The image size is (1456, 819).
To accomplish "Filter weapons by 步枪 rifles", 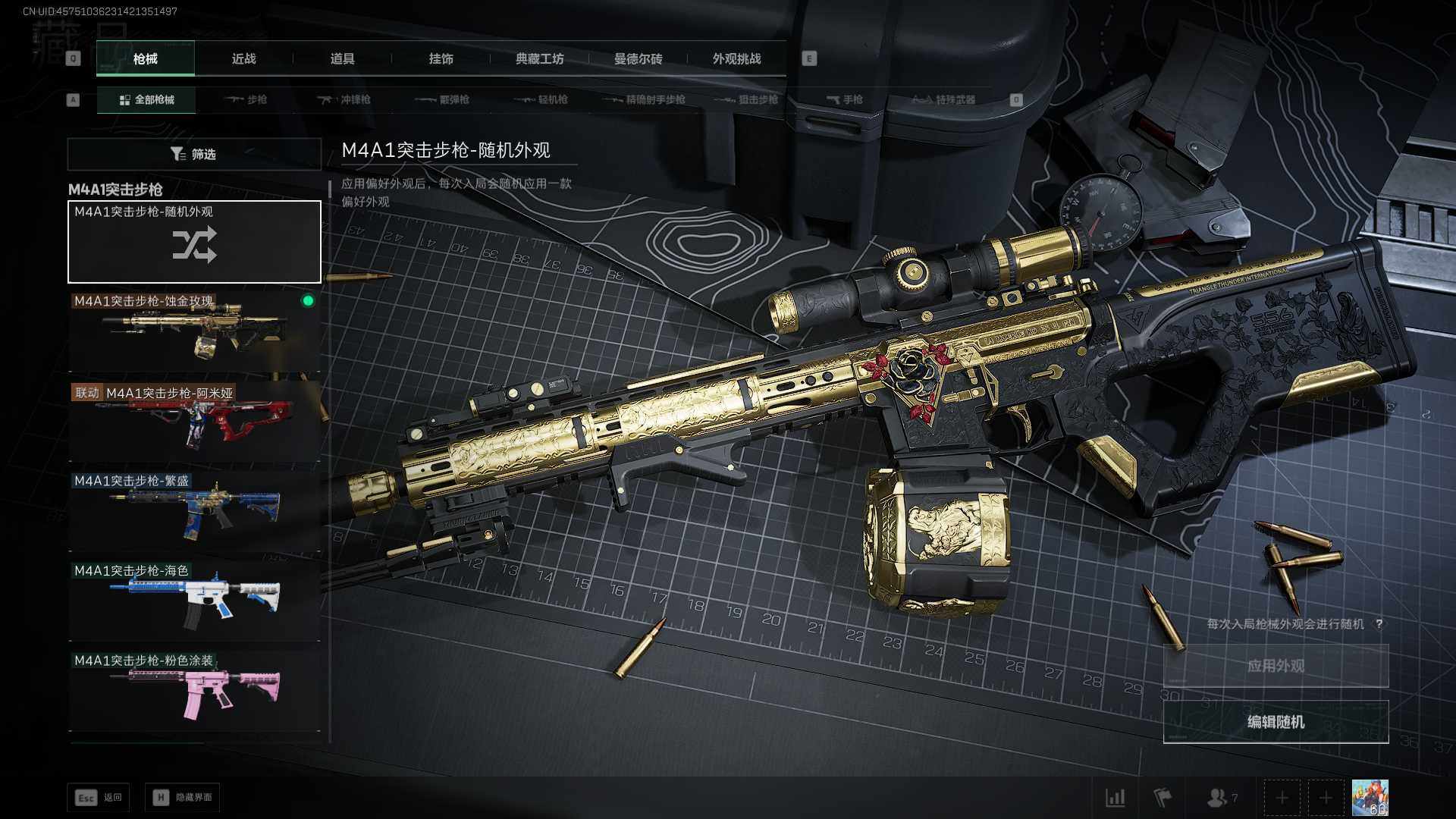I will click(246, 99).
